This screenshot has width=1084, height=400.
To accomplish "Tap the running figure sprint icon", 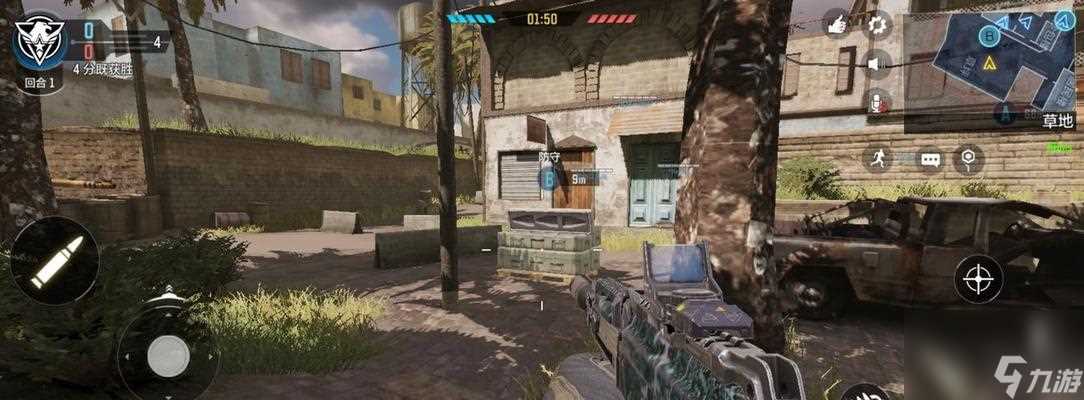I will tap(877, 158).
